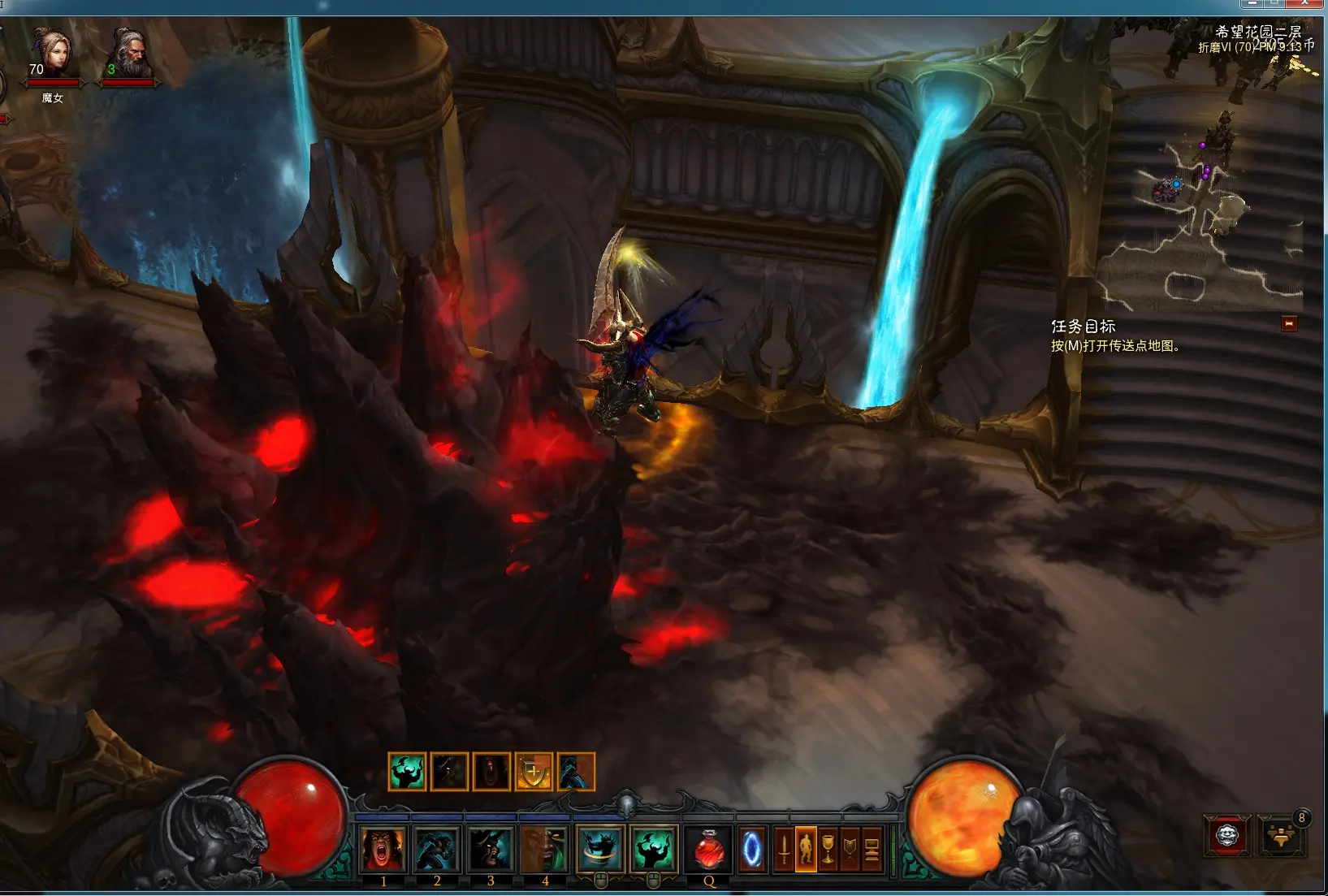This screenshot has height=896, width=1328.
Task: Activate the screaming red face skill in slot 1
Action: 383,850
